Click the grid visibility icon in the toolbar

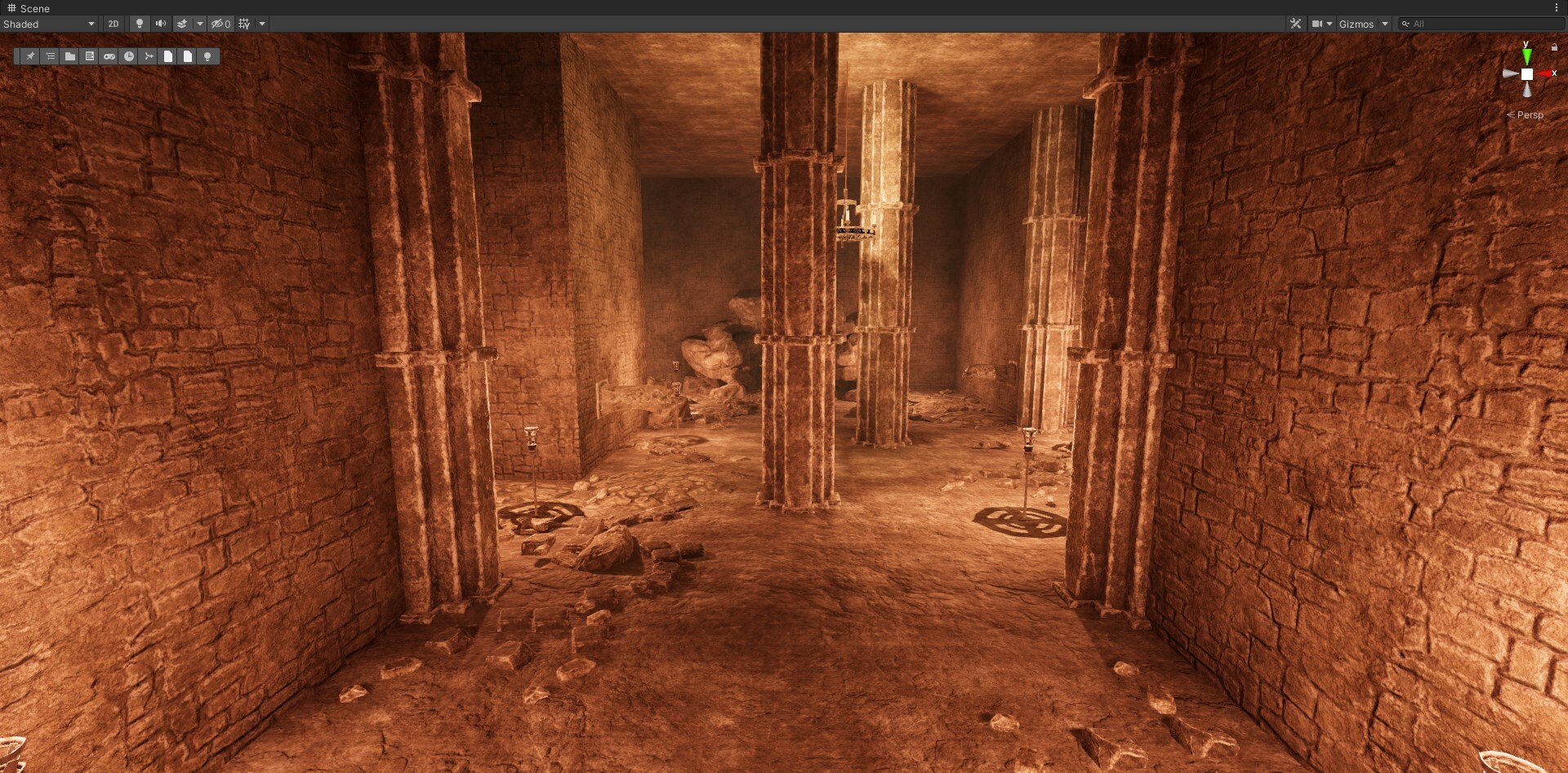pos(243,24)
